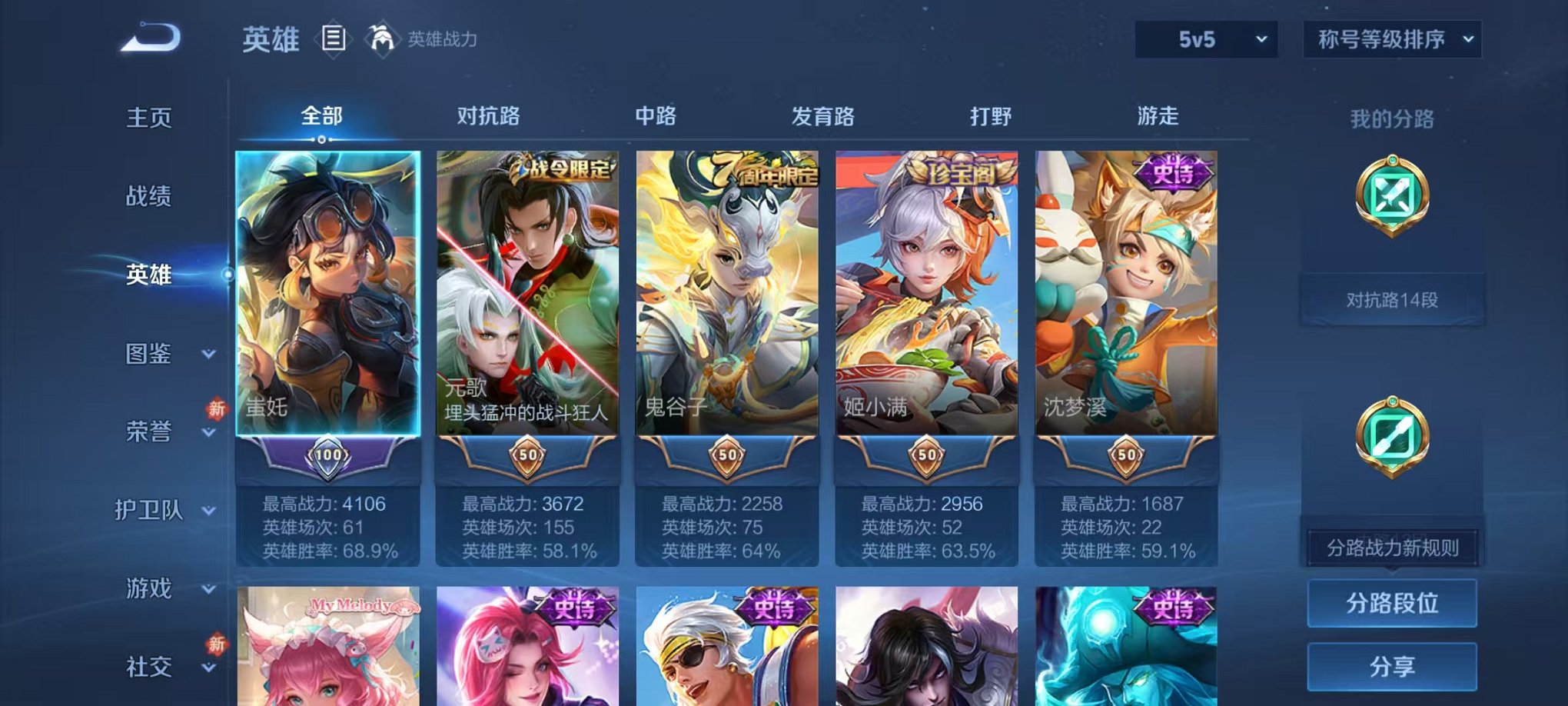
Task: Switch to the 打野 lane tab
Action: [x=990, y=115]
